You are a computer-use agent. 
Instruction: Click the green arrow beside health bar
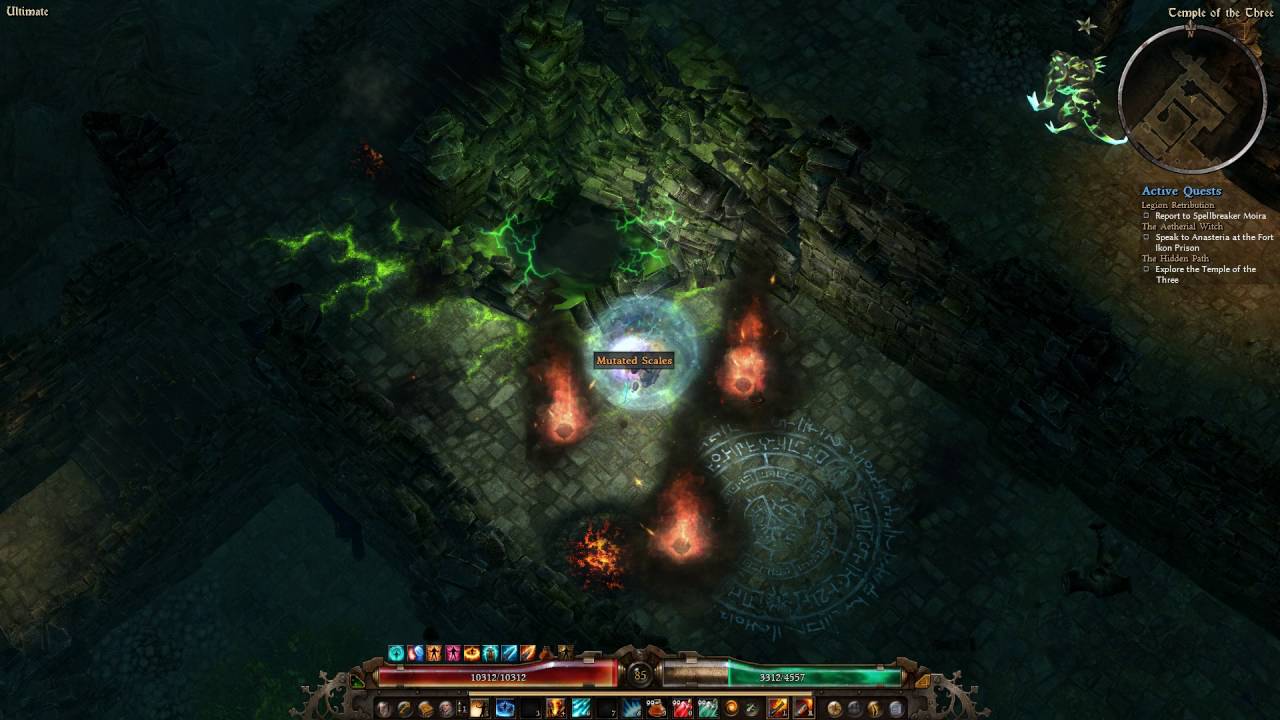(359, 681)
